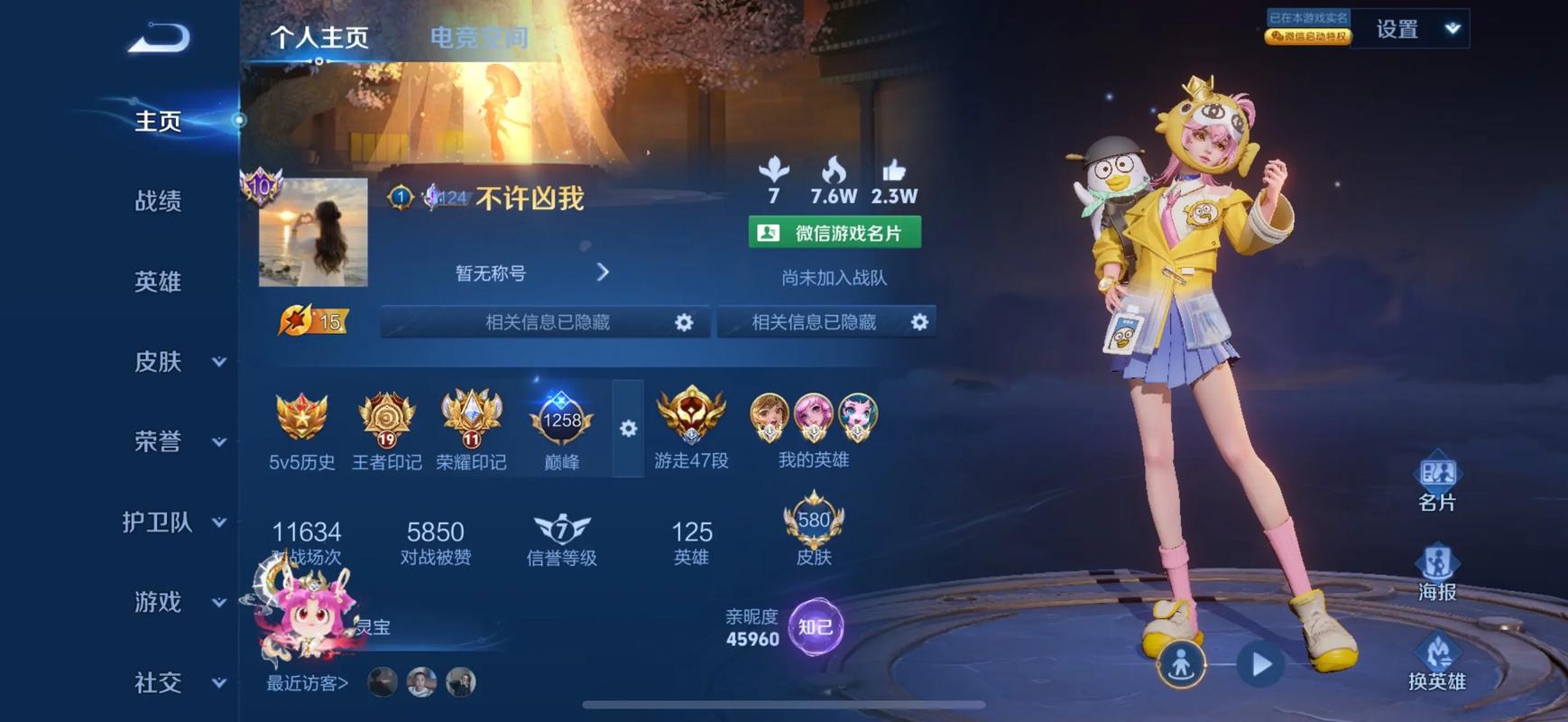
Task: Switch to the 电竞空间 tab
Action: (478, 38)
